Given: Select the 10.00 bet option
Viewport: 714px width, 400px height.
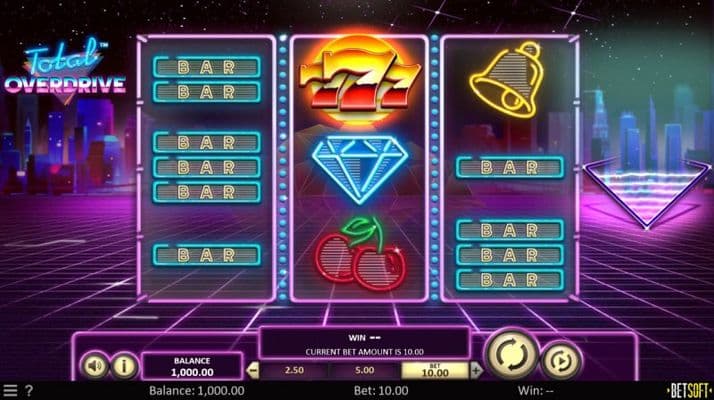Looking at the screenshot, I should 435,370.
